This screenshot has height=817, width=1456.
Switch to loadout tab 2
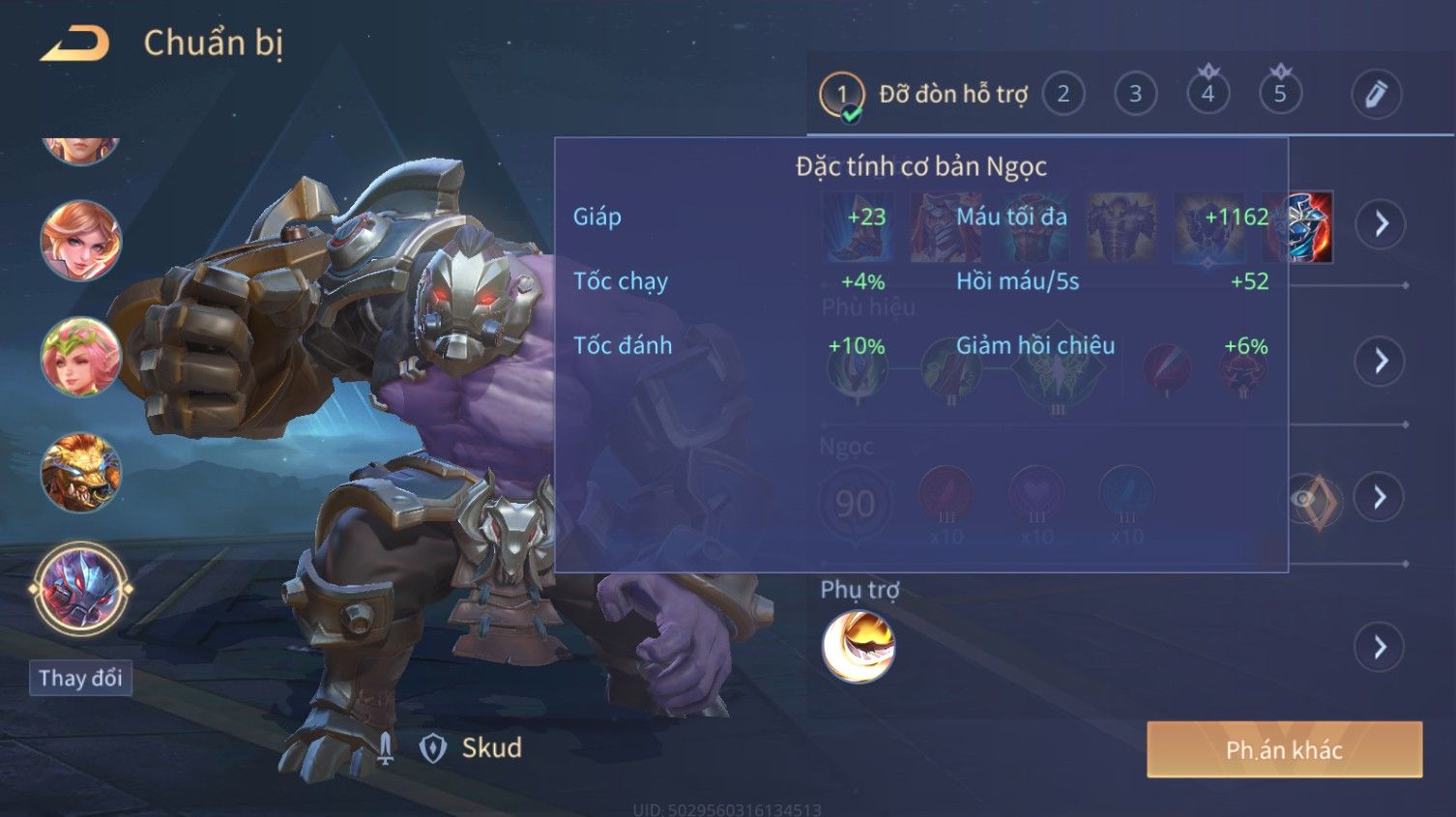1063,95
